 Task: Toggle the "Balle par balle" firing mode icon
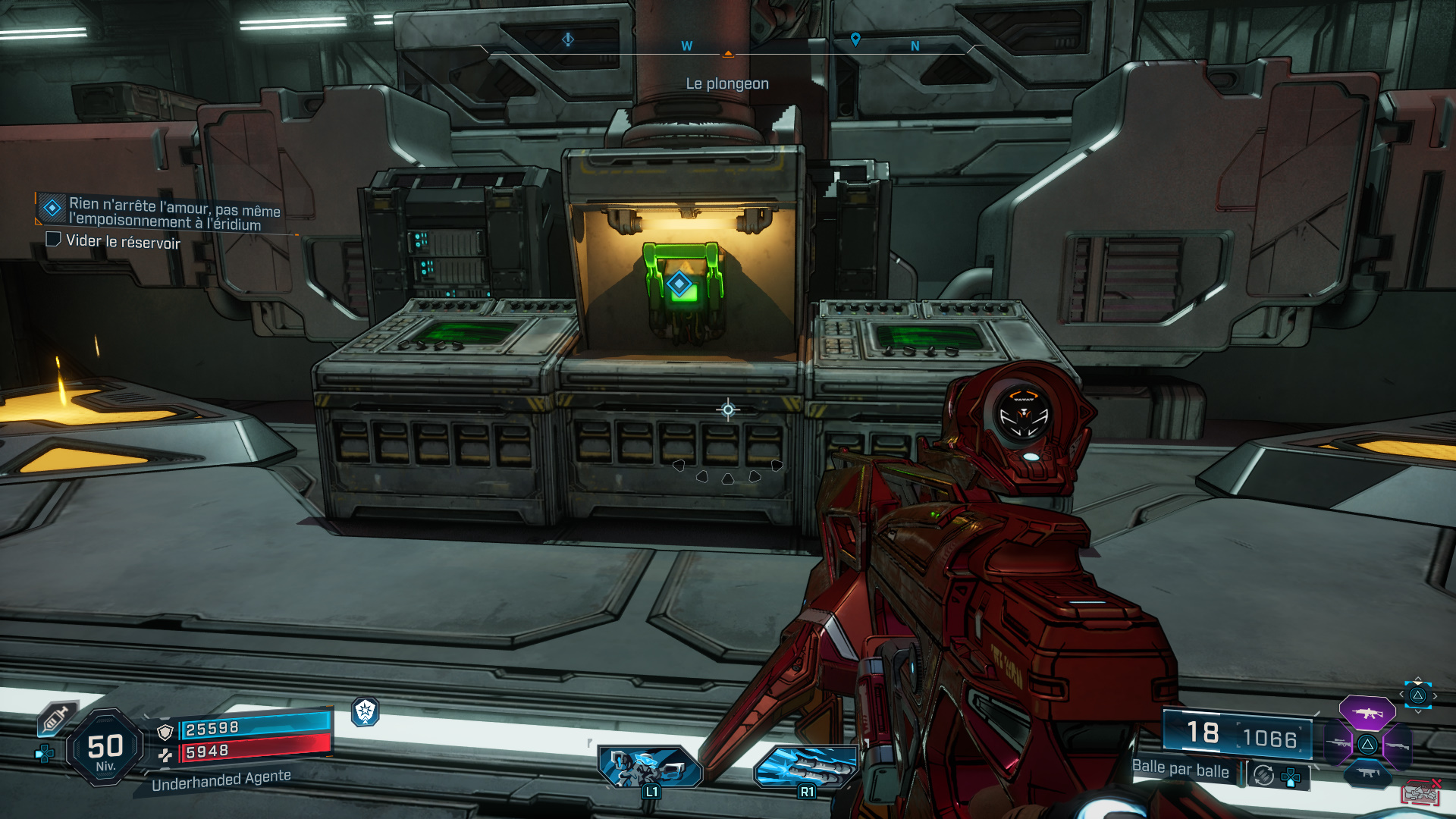coord(1263,775)
